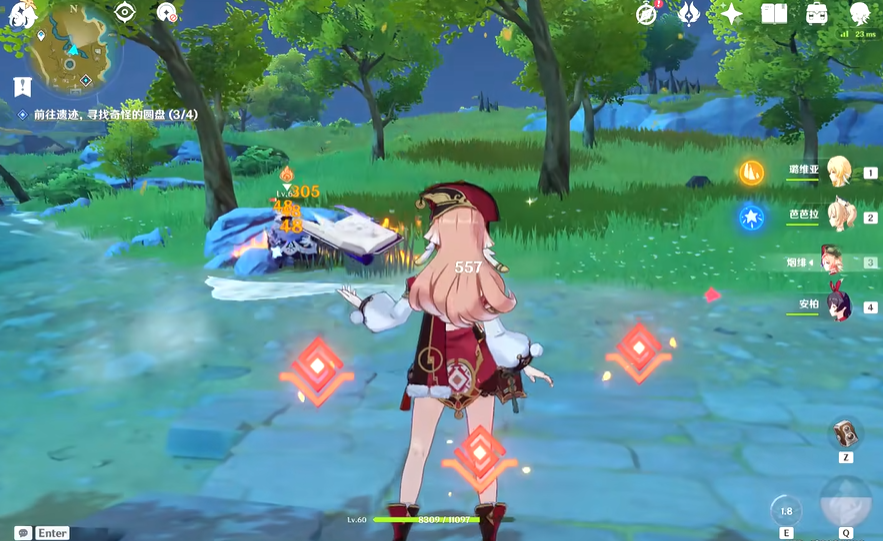Activate the elemental burst icon
The image size is (883, 541).
pos(845,502)
